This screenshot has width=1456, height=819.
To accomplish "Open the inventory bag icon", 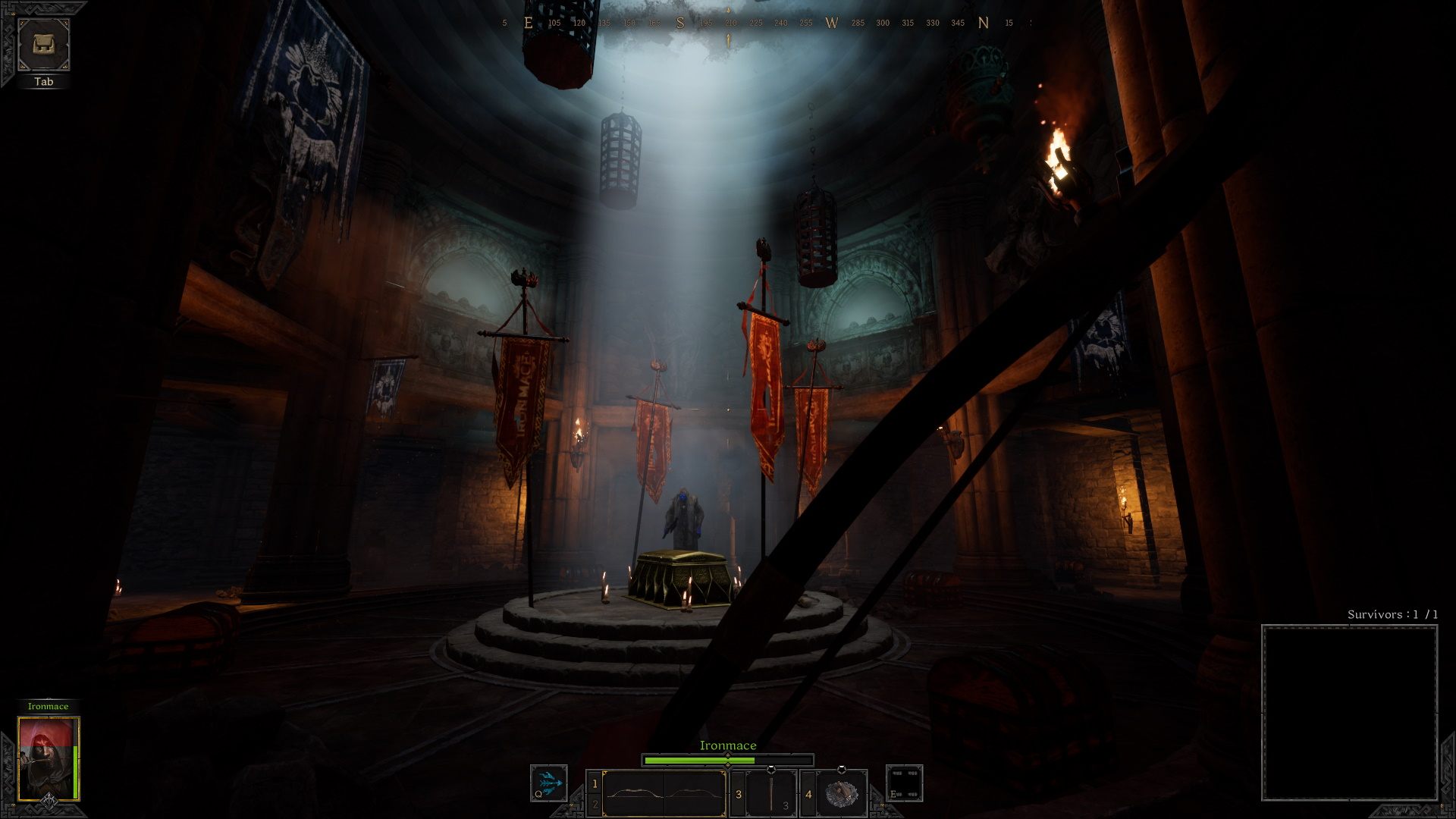I will click(44, 45).
